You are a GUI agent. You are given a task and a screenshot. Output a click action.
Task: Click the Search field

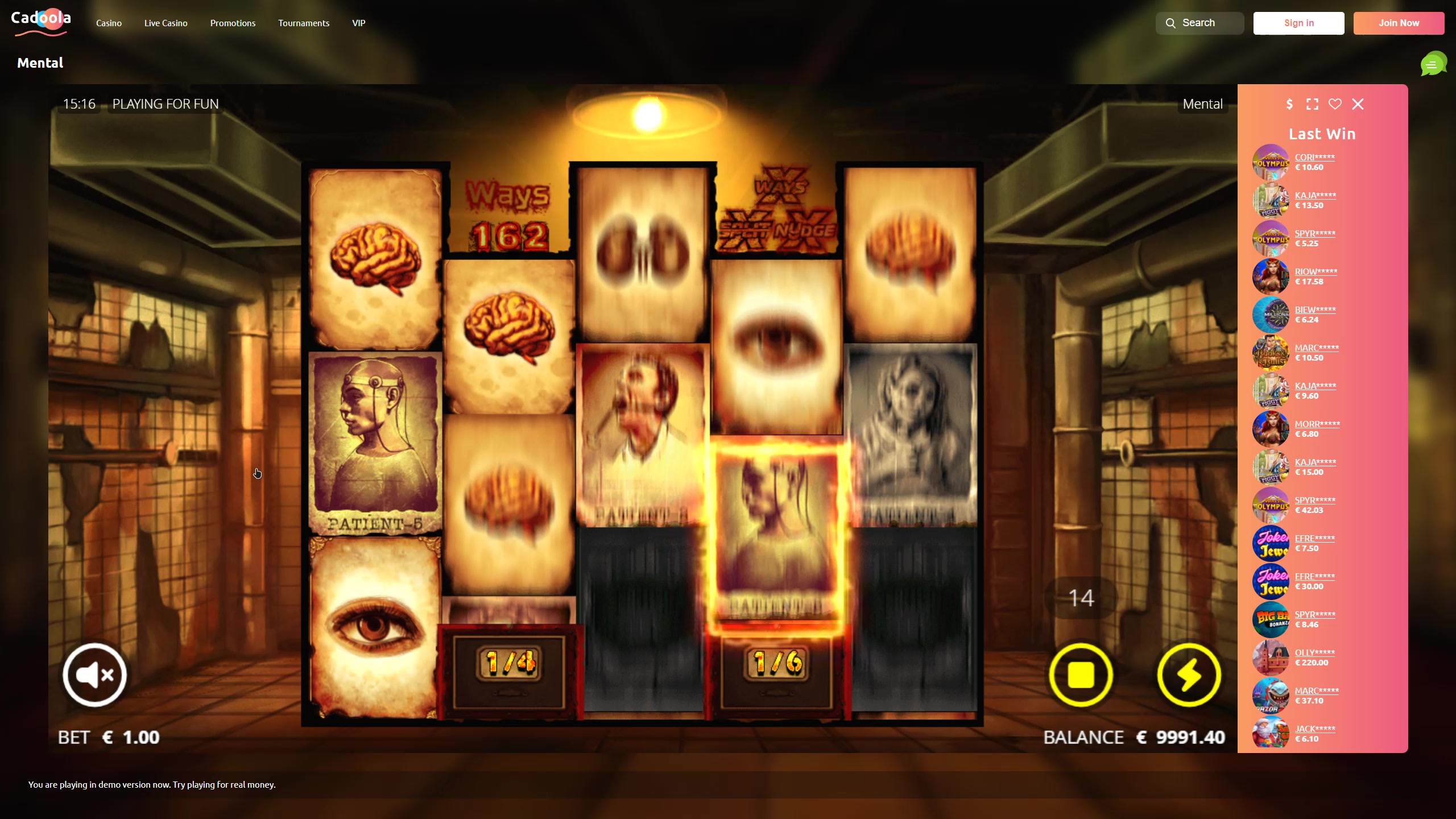(1199, 23)
